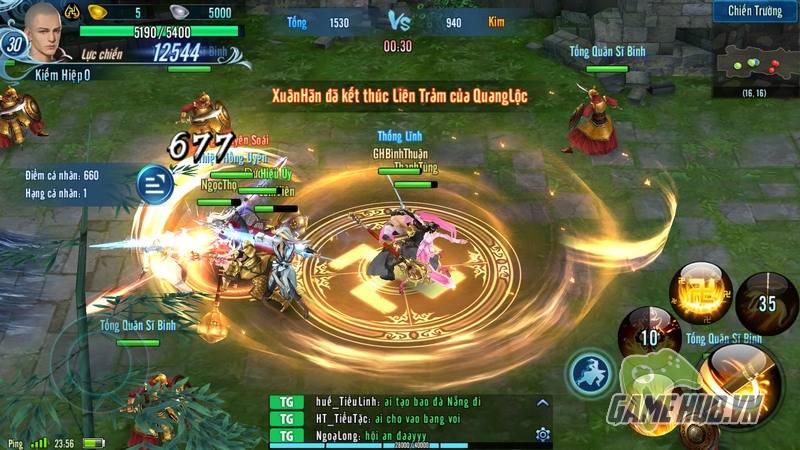
Task: Expand the chat box with the arrow
Action: (x=543, y=403)
